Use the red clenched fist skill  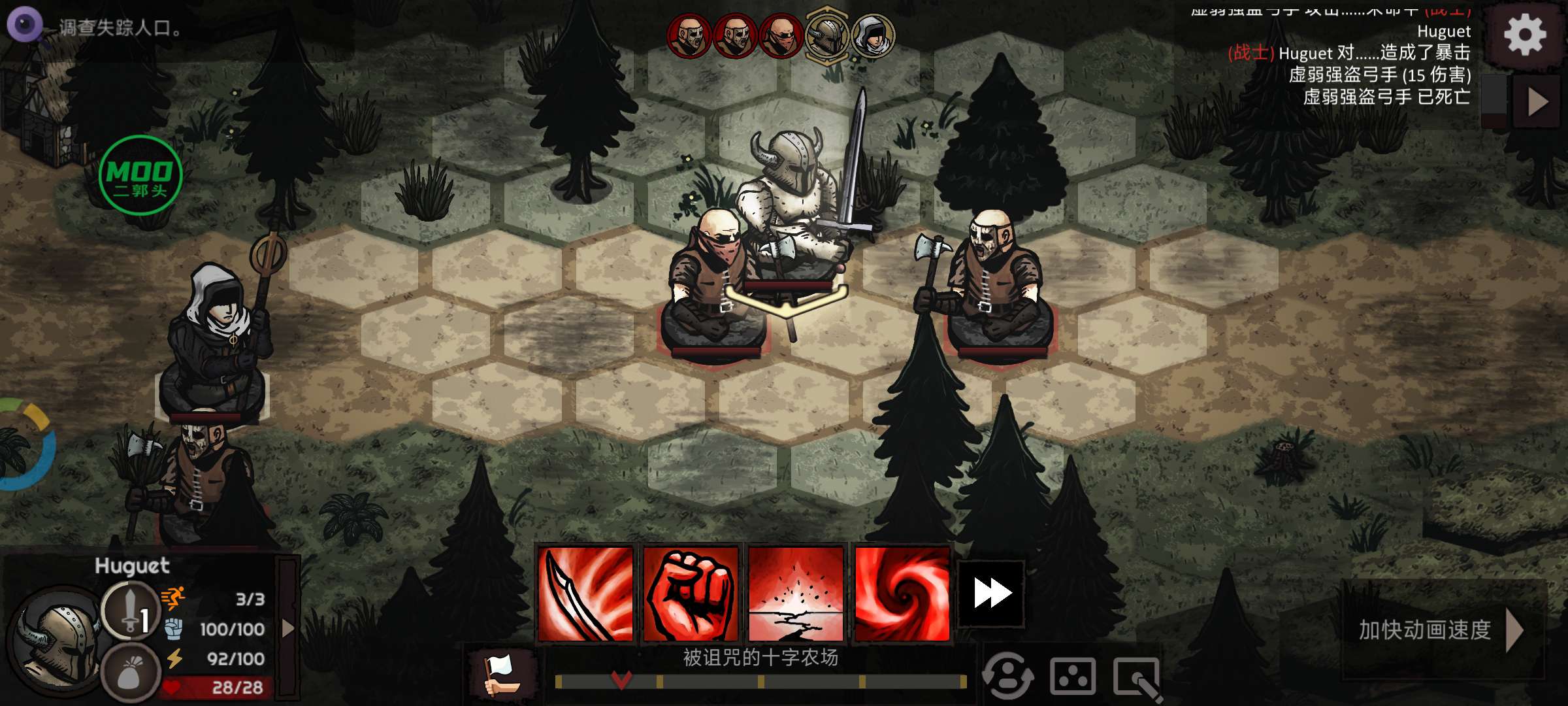coord(691,594)
